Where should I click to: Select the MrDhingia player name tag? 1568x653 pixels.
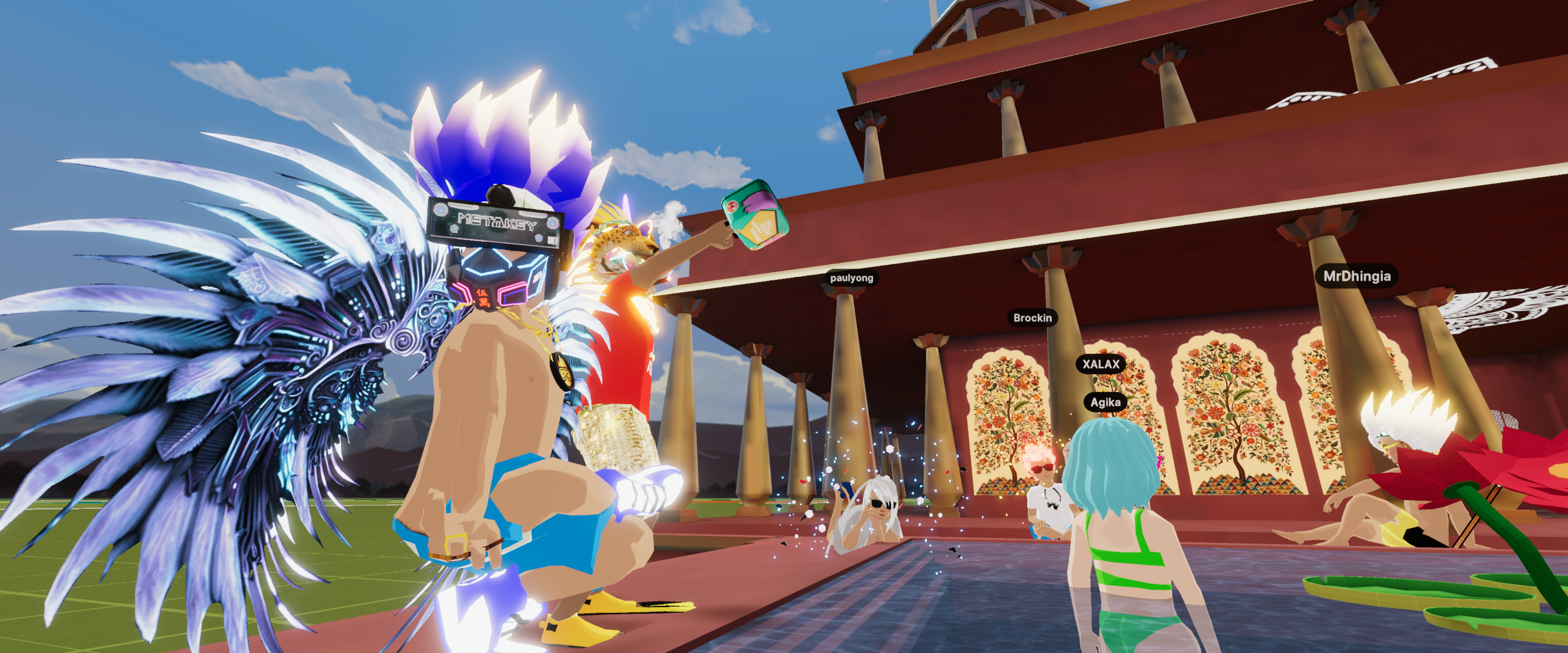tap(1357, 276)
